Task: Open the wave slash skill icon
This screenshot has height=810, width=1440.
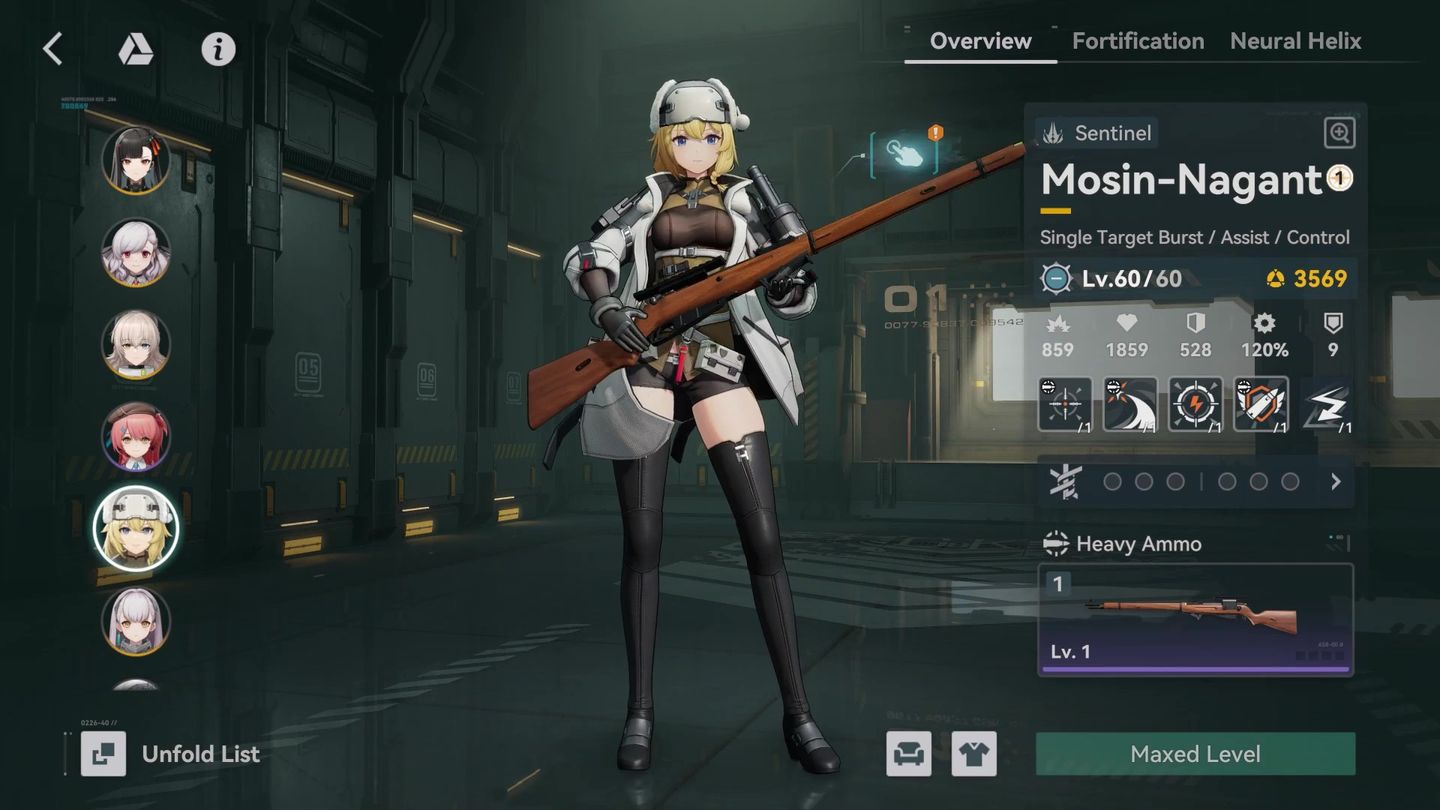Action: (1130, 405)
